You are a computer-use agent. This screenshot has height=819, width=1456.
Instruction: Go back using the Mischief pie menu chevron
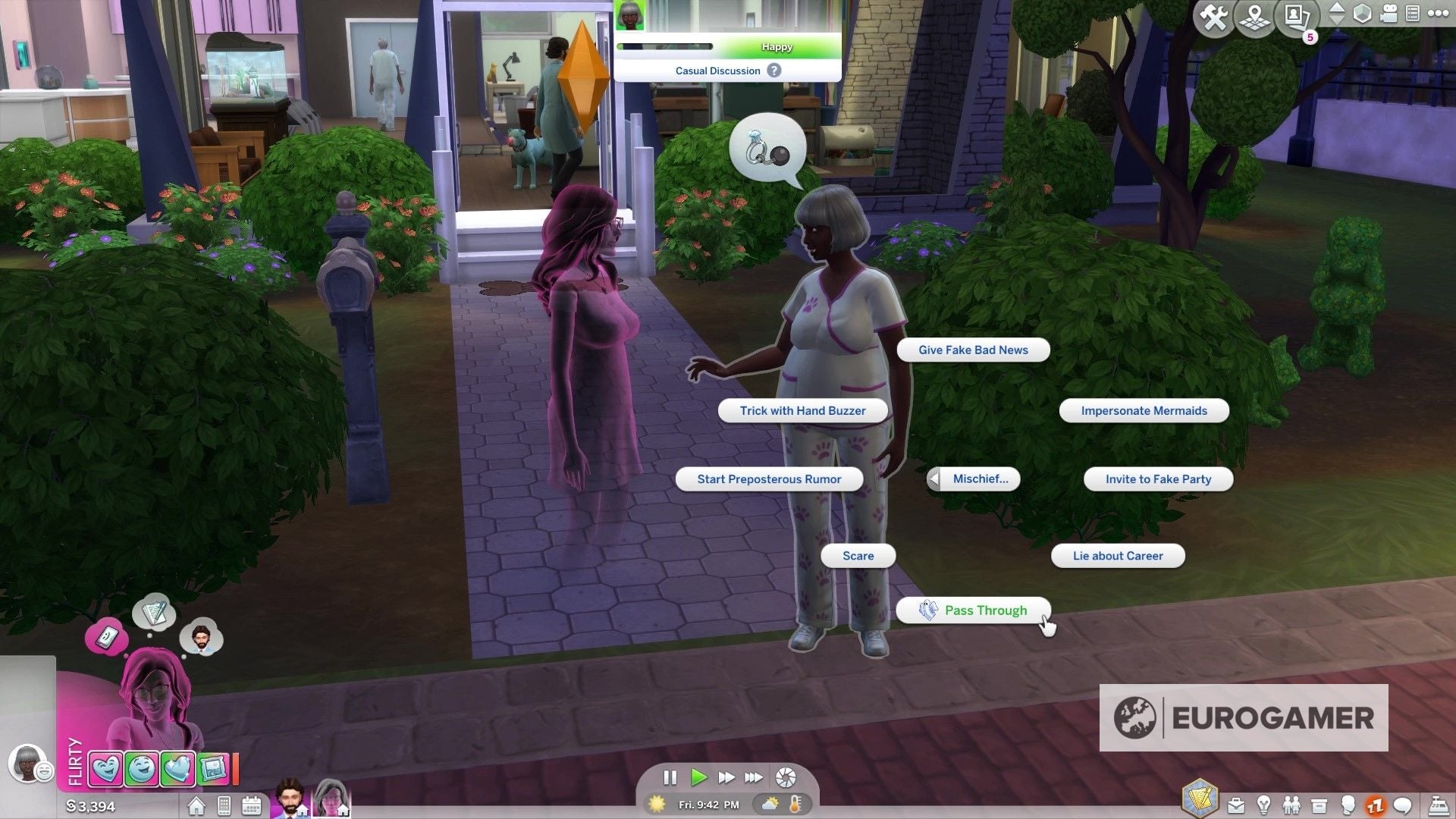point(934,479)
